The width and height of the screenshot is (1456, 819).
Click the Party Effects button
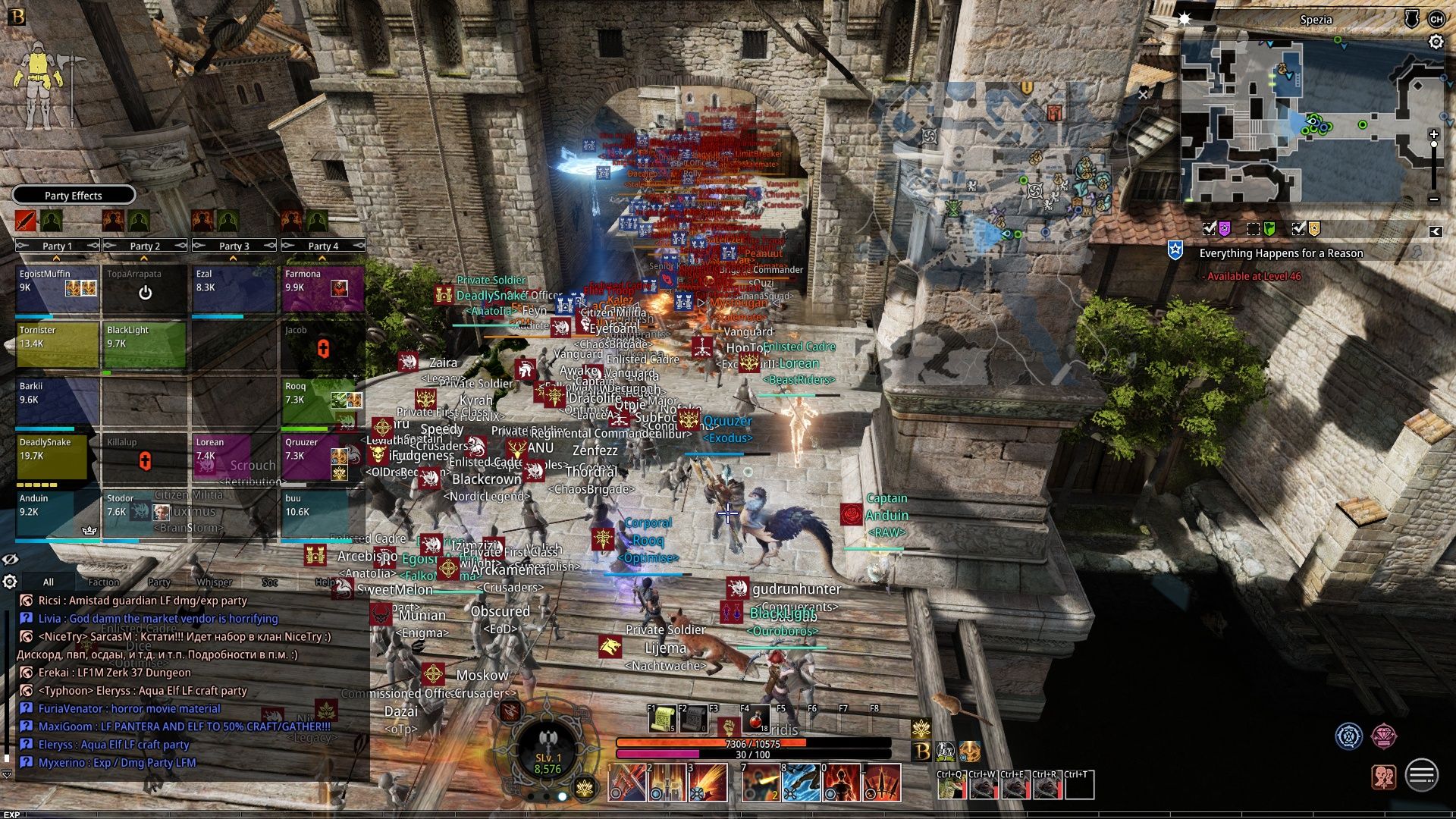(74, 195)
